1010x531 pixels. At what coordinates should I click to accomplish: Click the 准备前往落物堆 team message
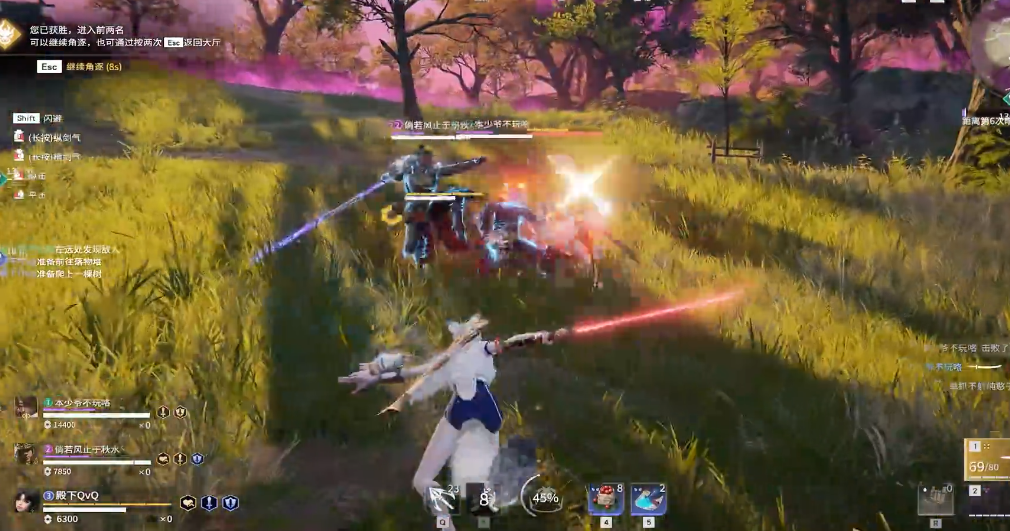click(x=69, y=261)
